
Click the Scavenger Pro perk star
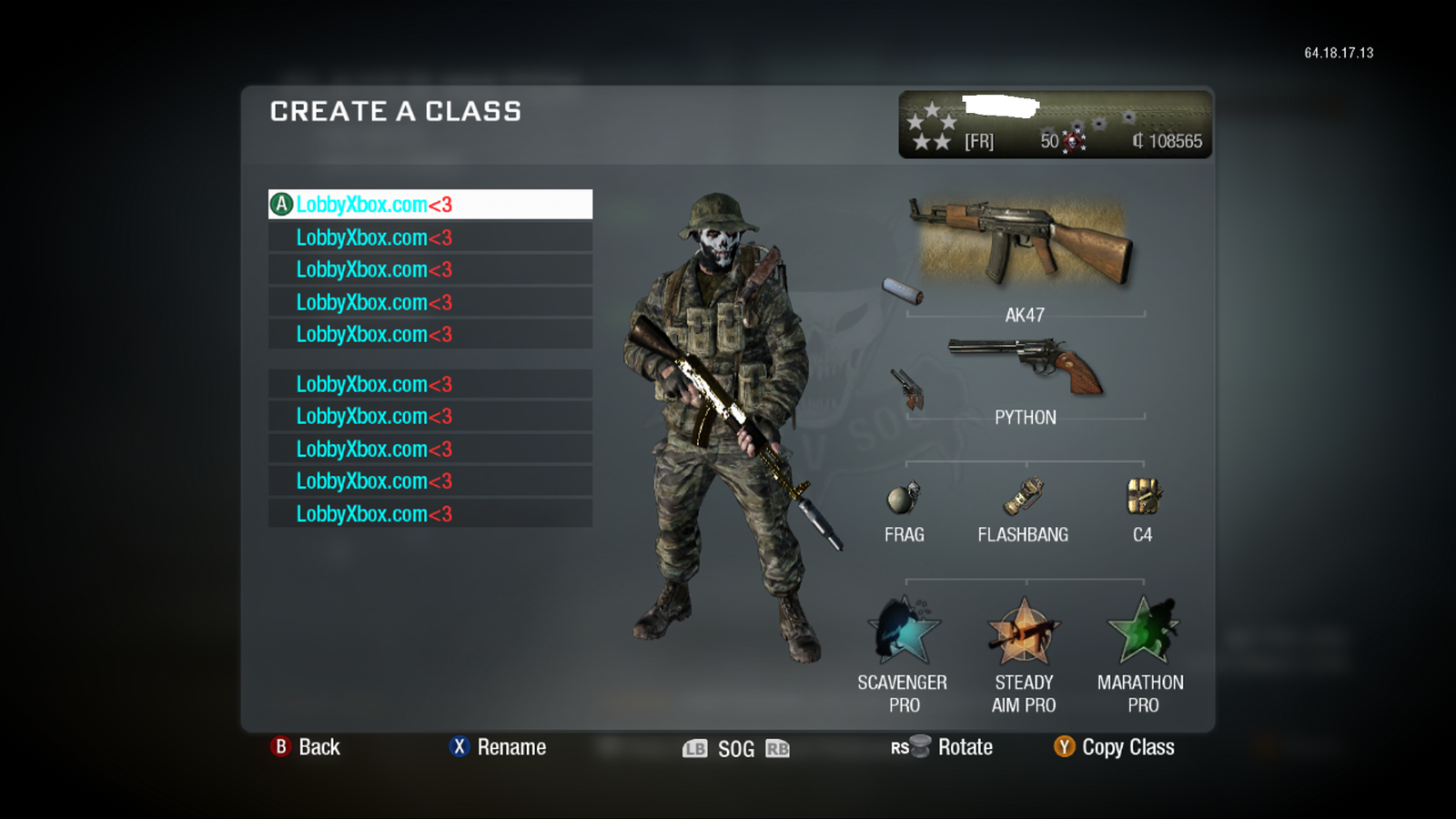point(904,632)
